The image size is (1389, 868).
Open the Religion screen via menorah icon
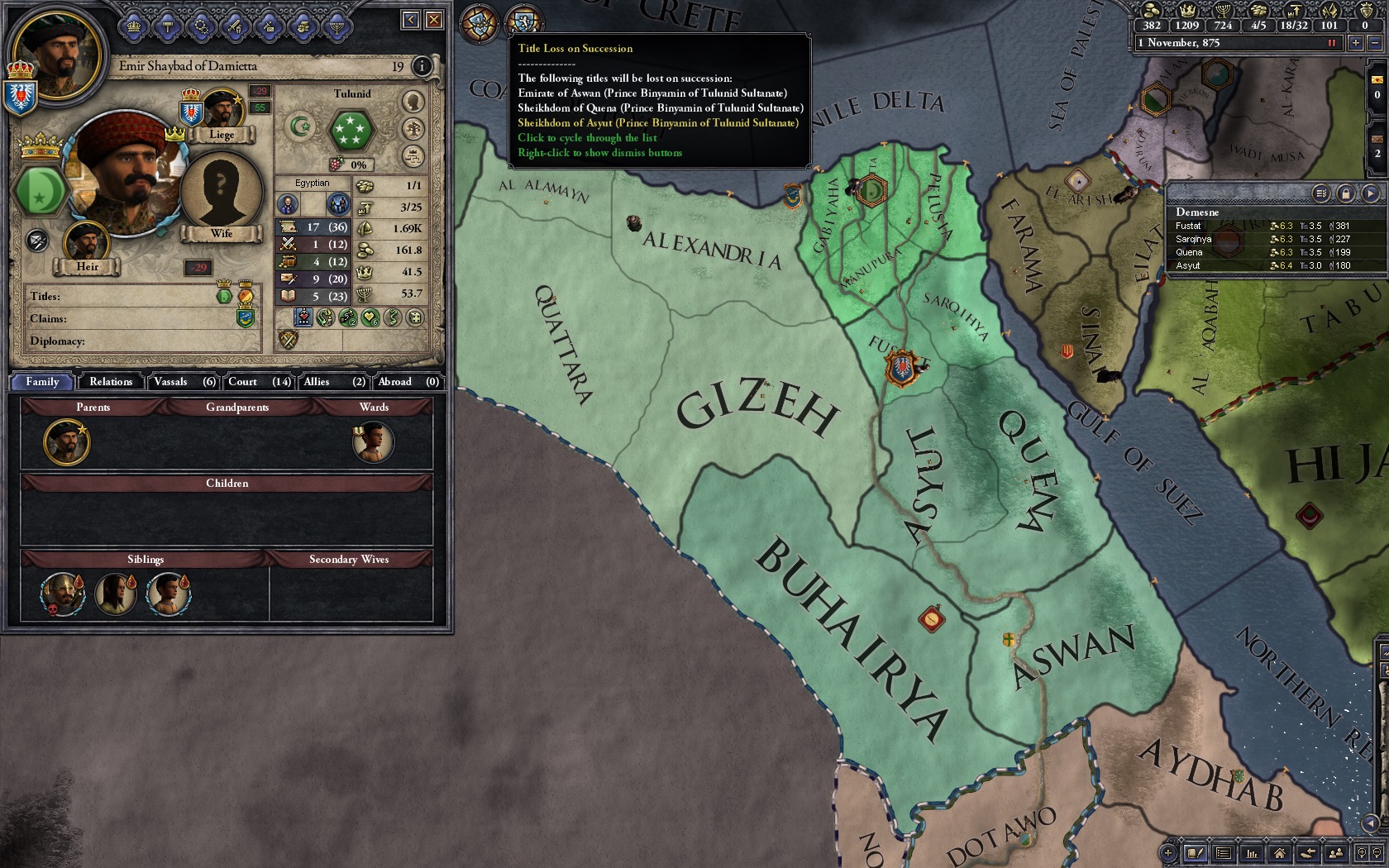coord(337,25)
